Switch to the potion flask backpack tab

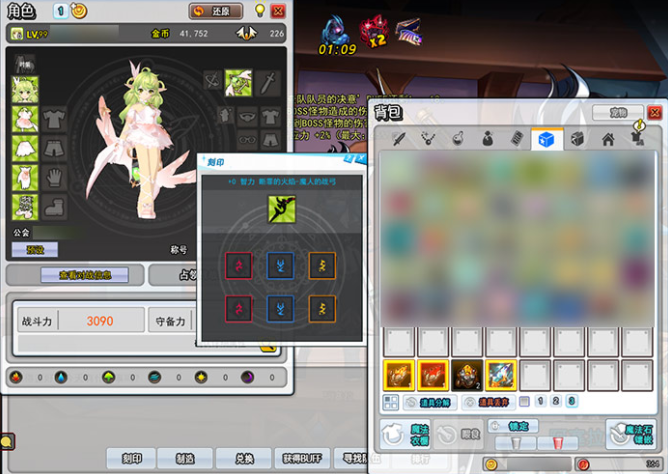457,139
